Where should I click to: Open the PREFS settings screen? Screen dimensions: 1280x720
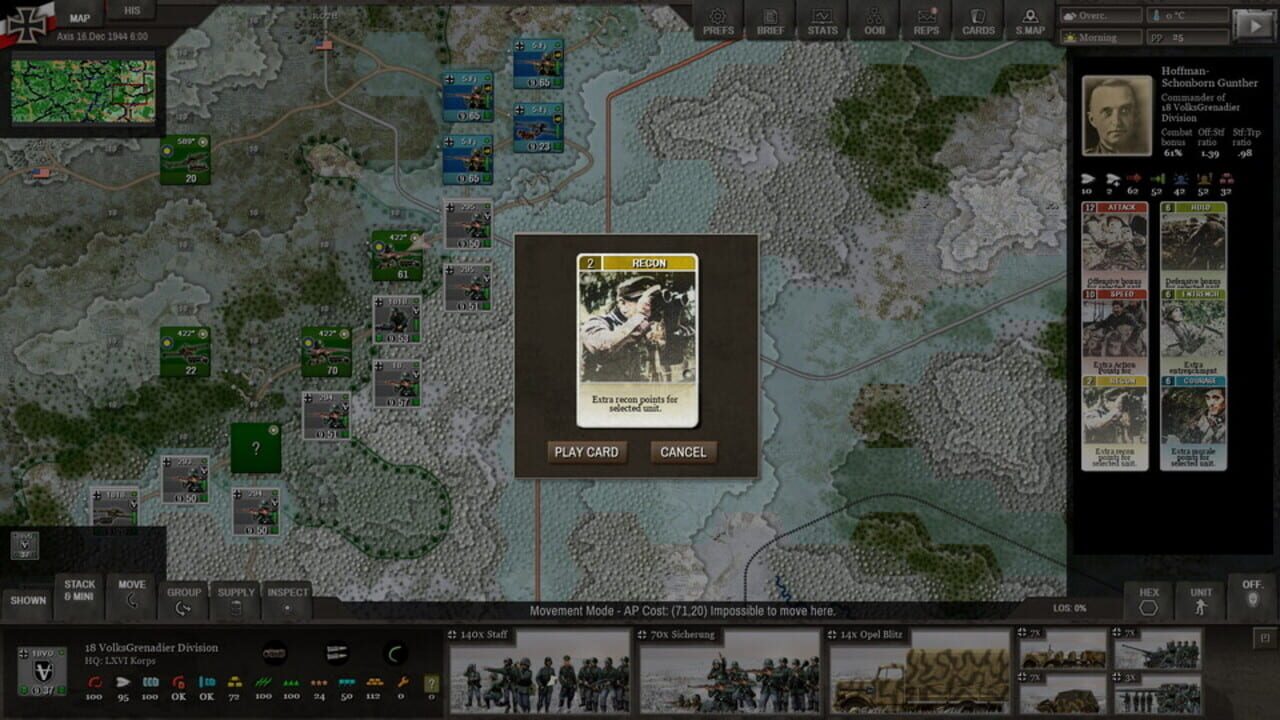[x=718, y=22]
